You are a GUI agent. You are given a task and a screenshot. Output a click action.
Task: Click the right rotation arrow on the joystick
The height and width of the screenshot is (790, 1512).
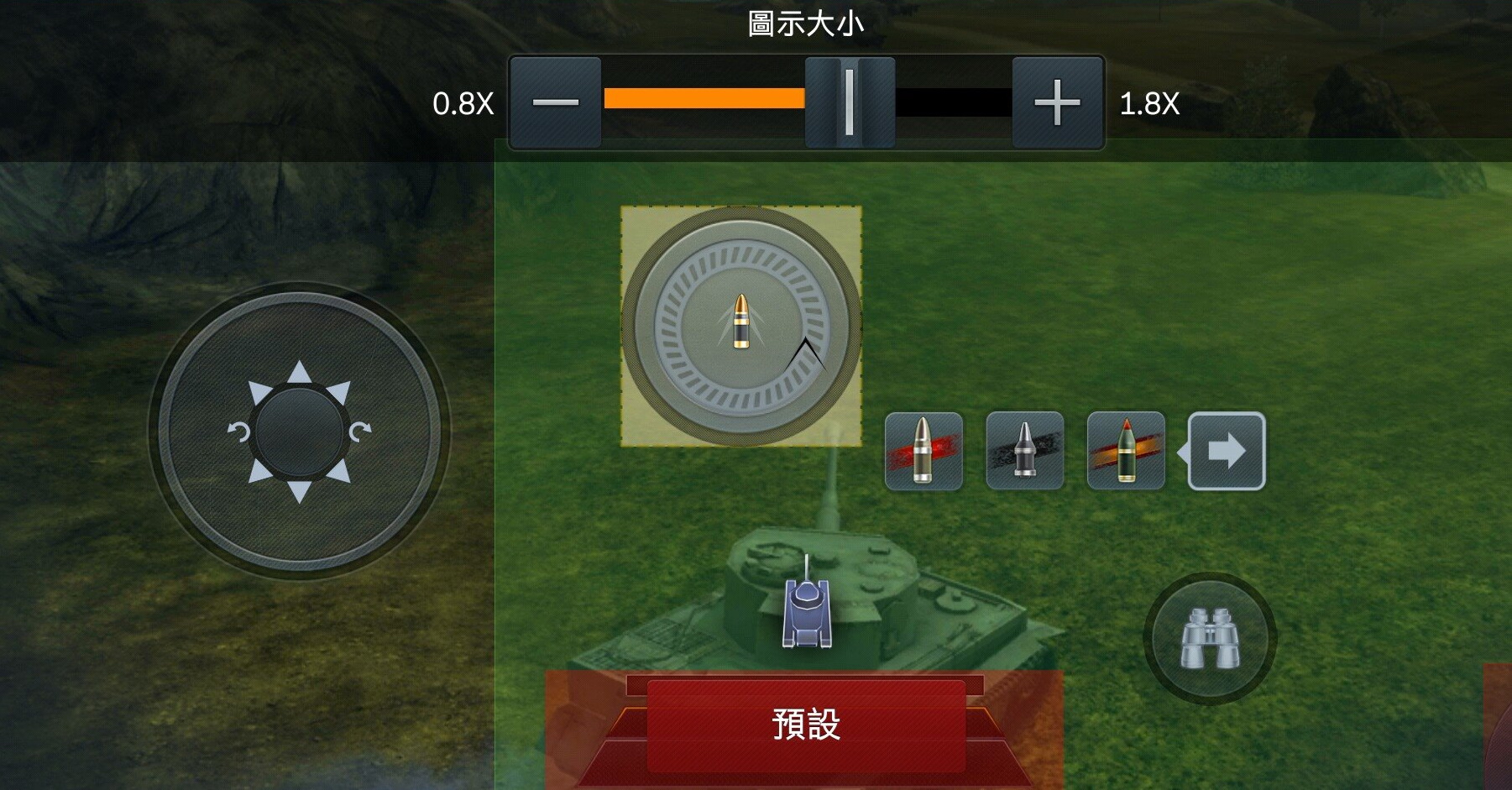coord(362,433)
